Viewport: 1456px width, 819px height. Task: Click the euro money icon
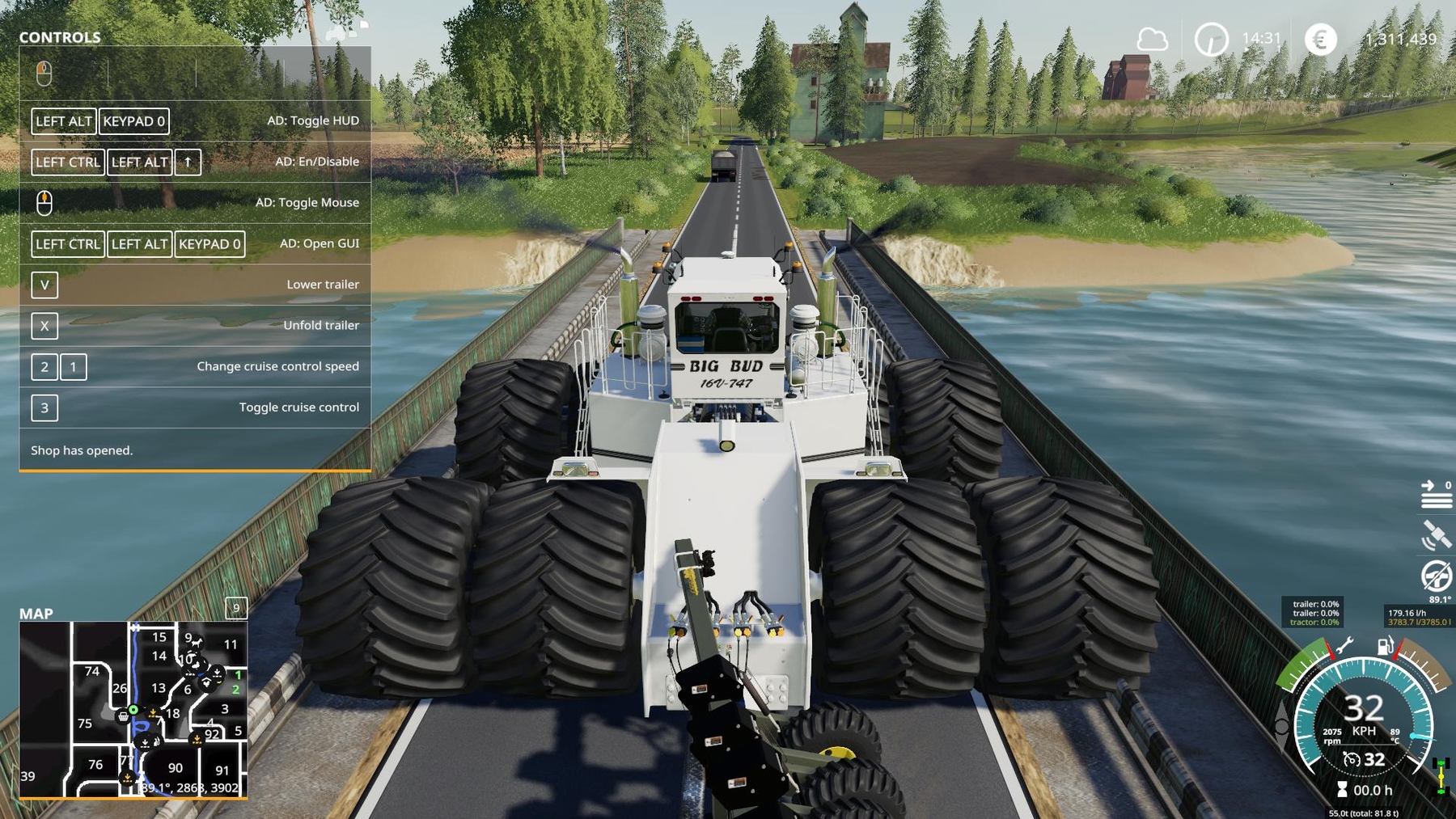(x=1320, y=39)
